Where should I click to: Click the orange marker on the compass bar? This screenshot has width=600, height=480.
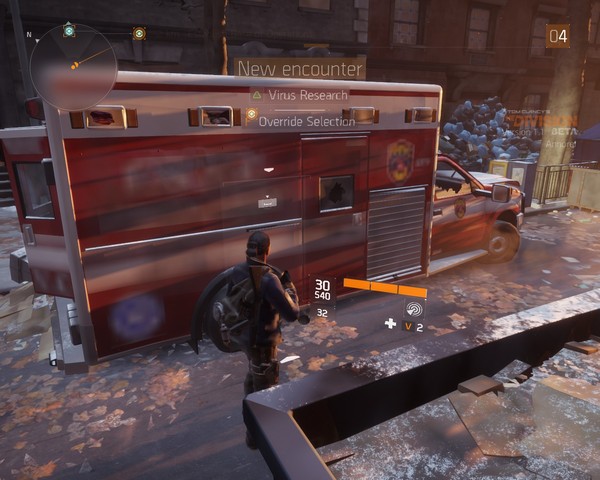pos(139,32)
